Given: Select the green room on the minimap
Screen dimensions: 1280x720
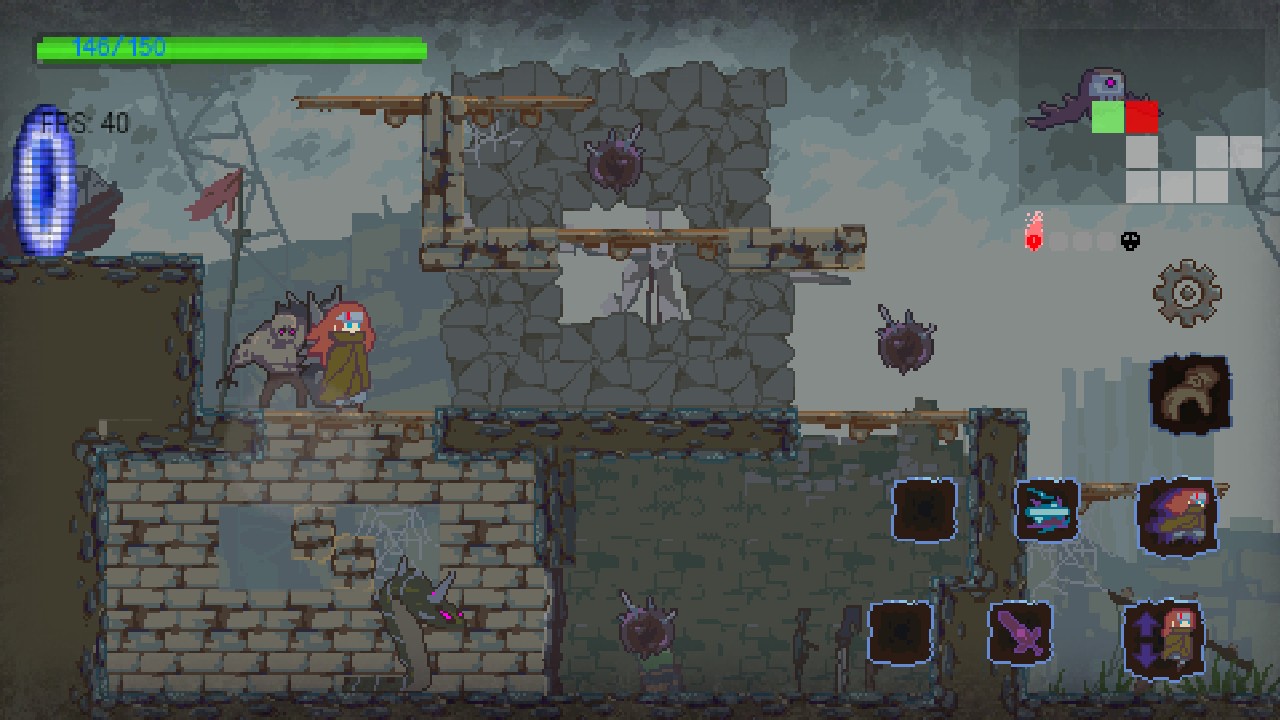Looking at the screenshot, I should pyautogui.click(x=1107, y=117).
